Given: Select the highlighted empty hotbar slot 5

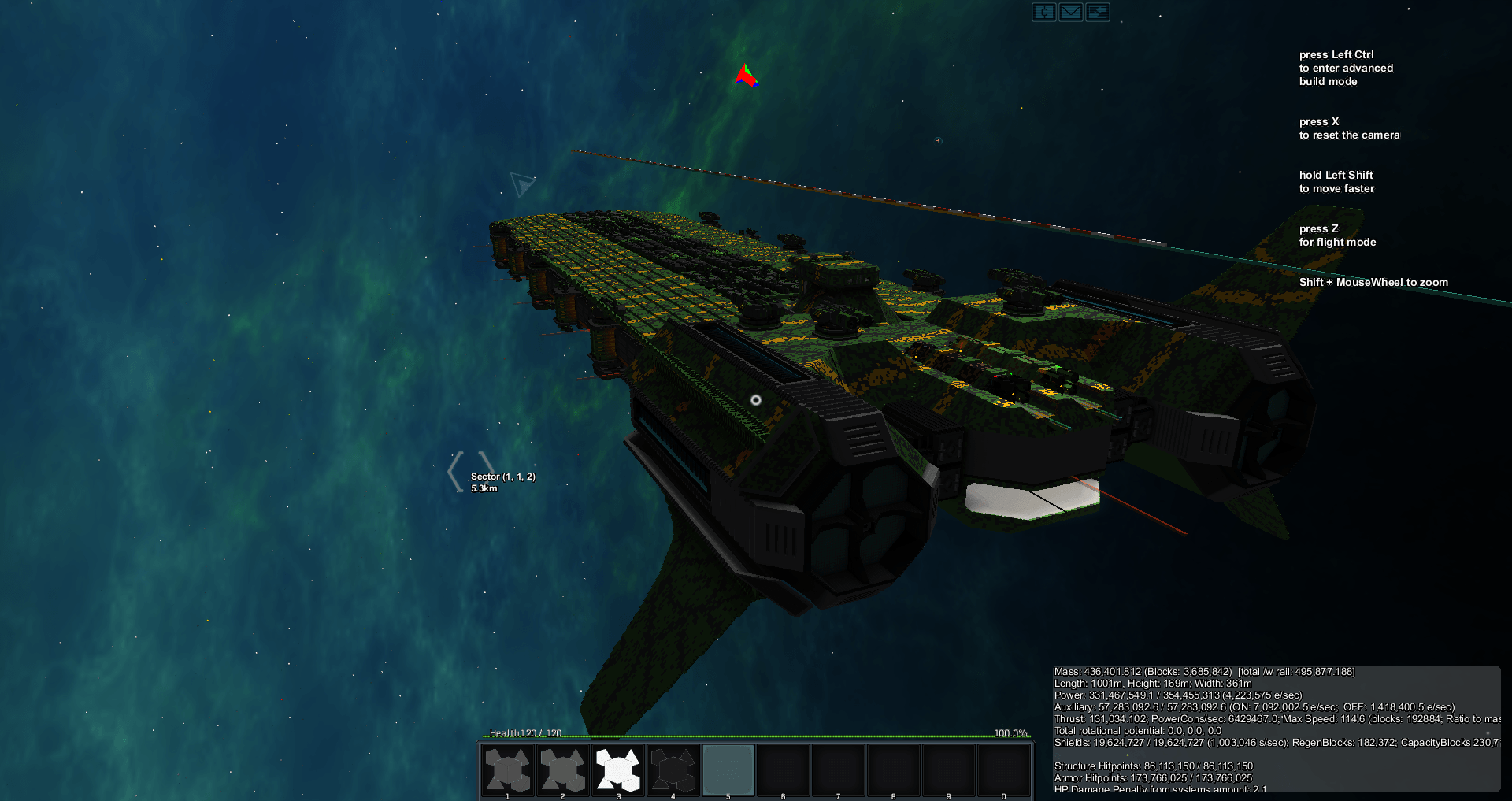Looking at the screenshot, I should tap(728, 769).
